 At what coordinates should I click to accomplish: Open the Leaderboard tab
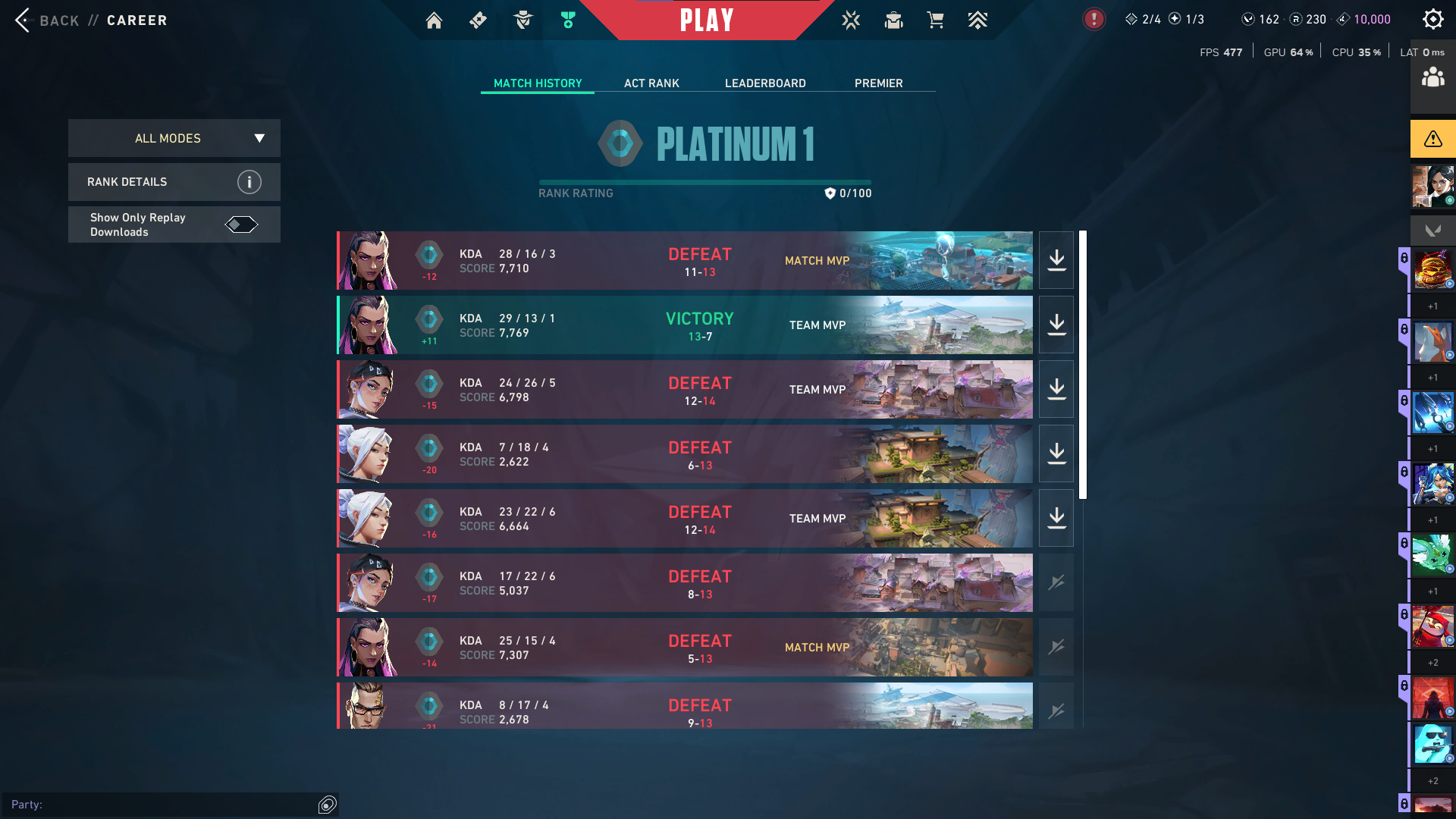(x=765, y=83)
